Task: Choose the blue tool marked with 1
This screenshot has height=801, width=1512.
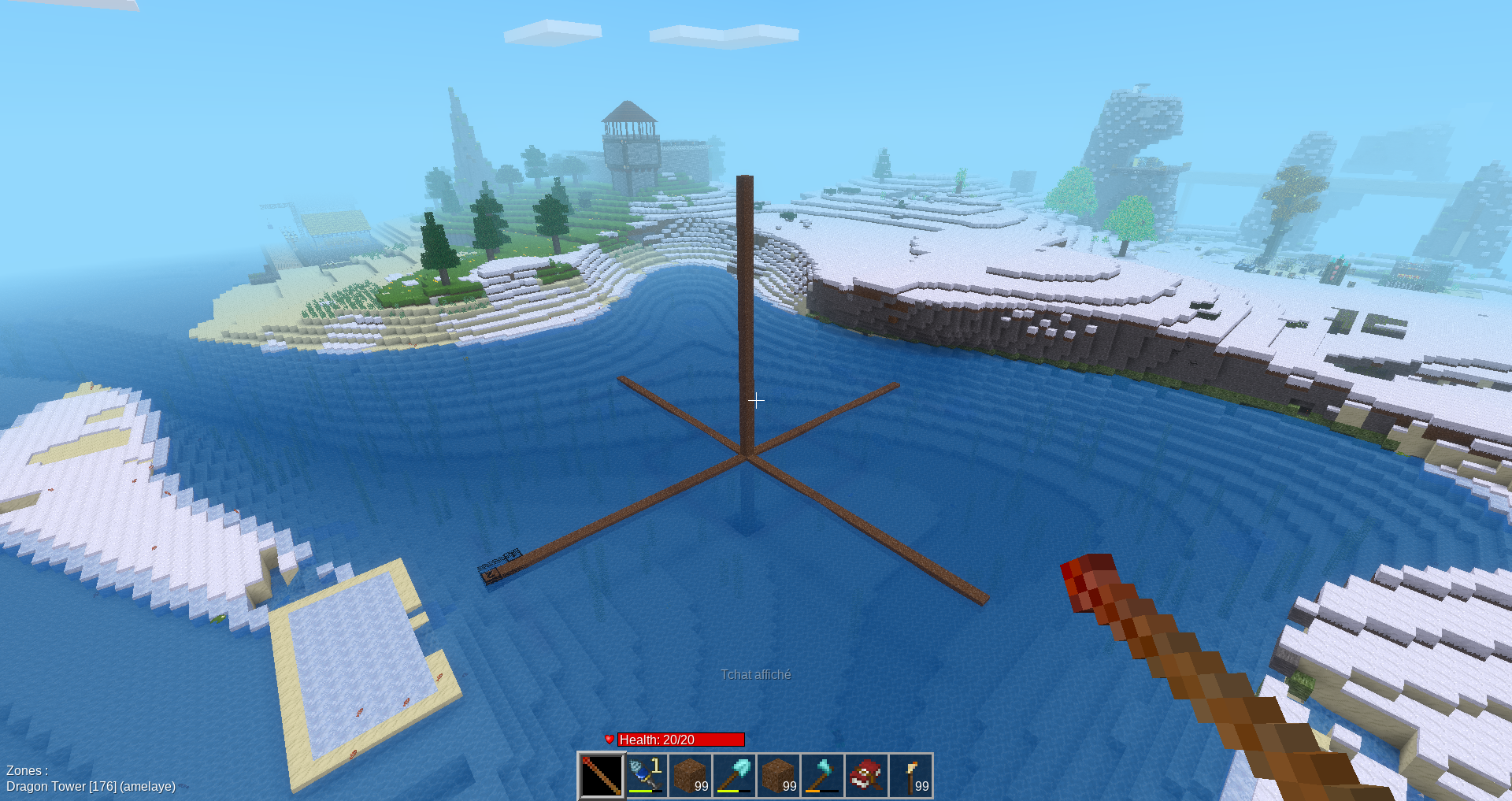Action: point(646,775)
